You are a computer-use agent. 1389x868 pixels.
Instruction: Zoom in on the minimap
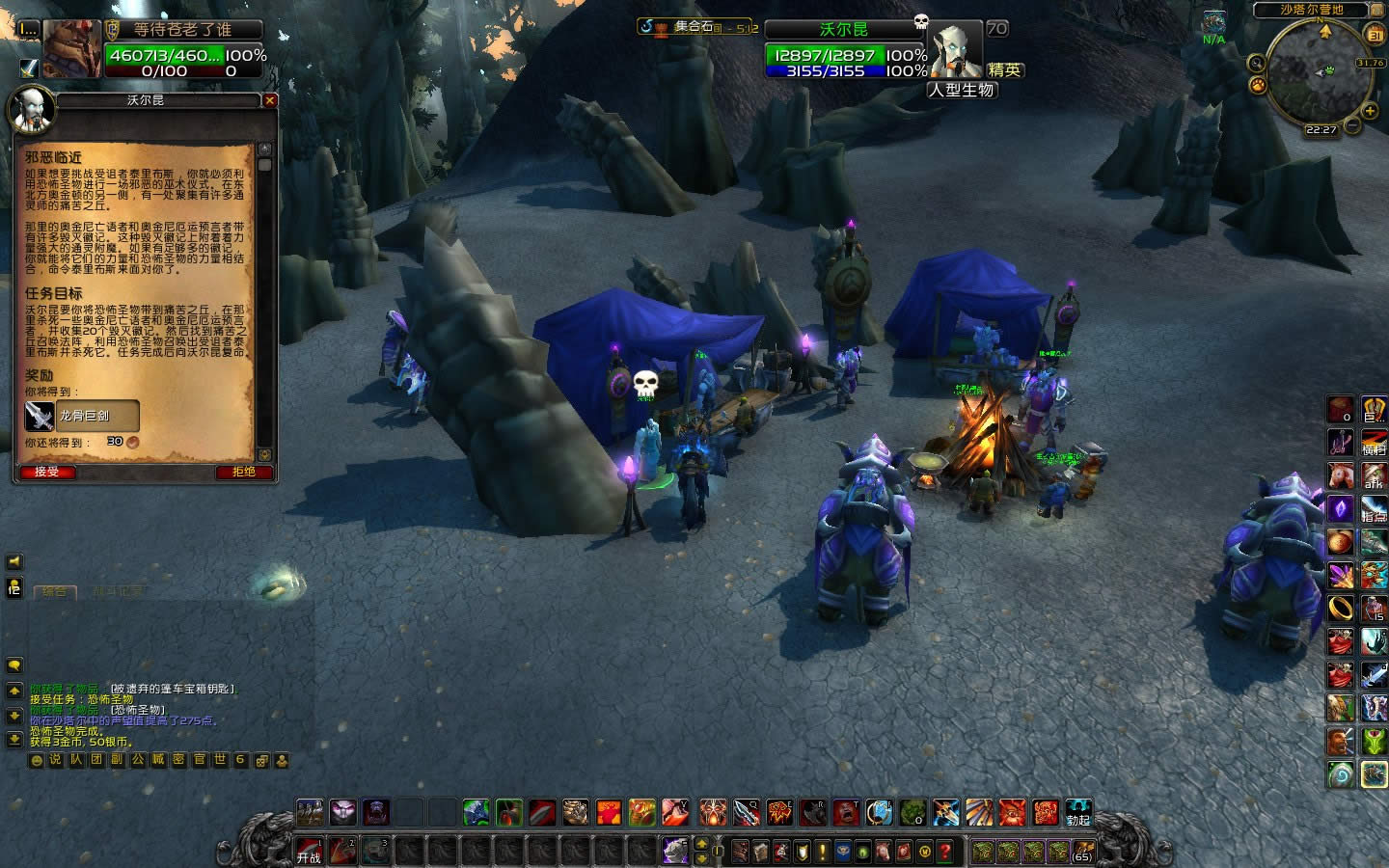1370,111
